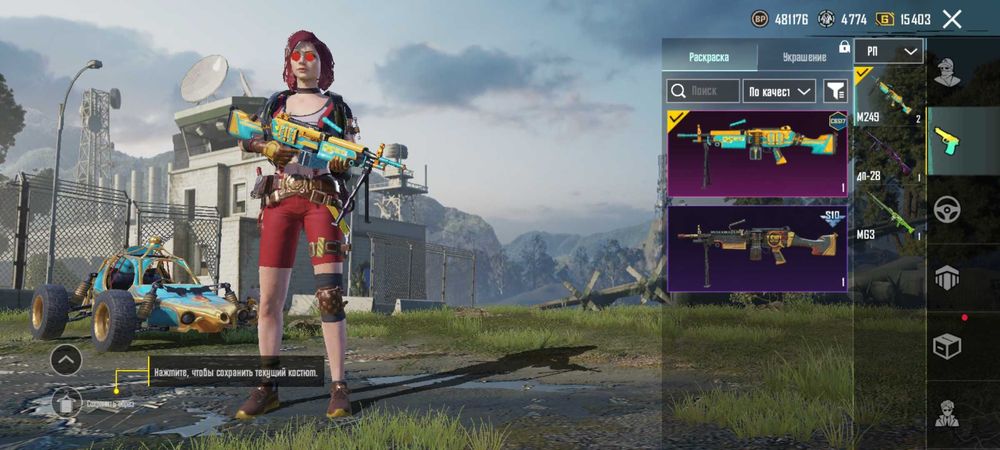Click the Поиск search field
1000x450 pixels.
704,91
